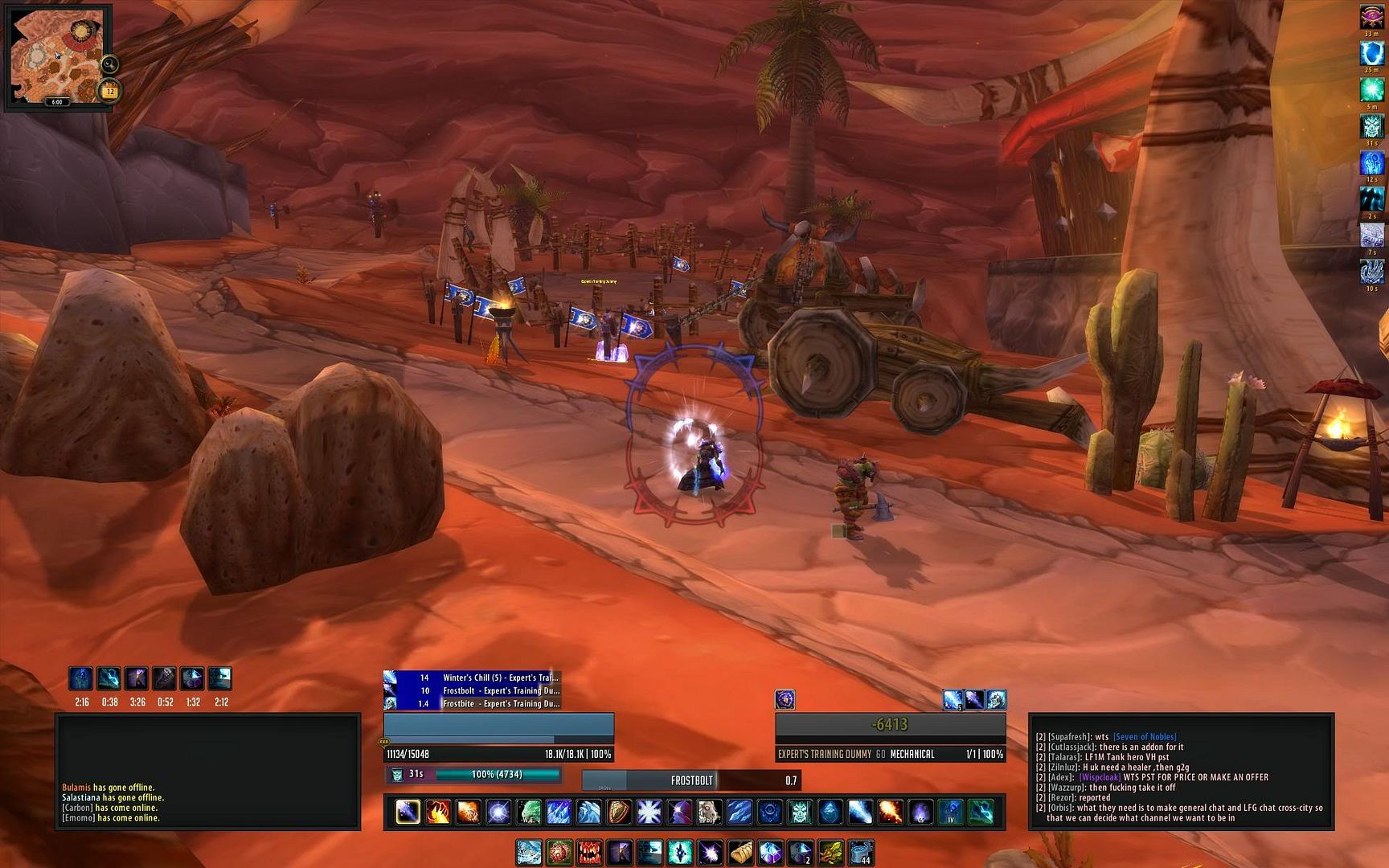Click the Winter's Chill debuff timer bar
Image resolution: width=1389 pixels, height=868 pixels.
click(x=472, y=678)
